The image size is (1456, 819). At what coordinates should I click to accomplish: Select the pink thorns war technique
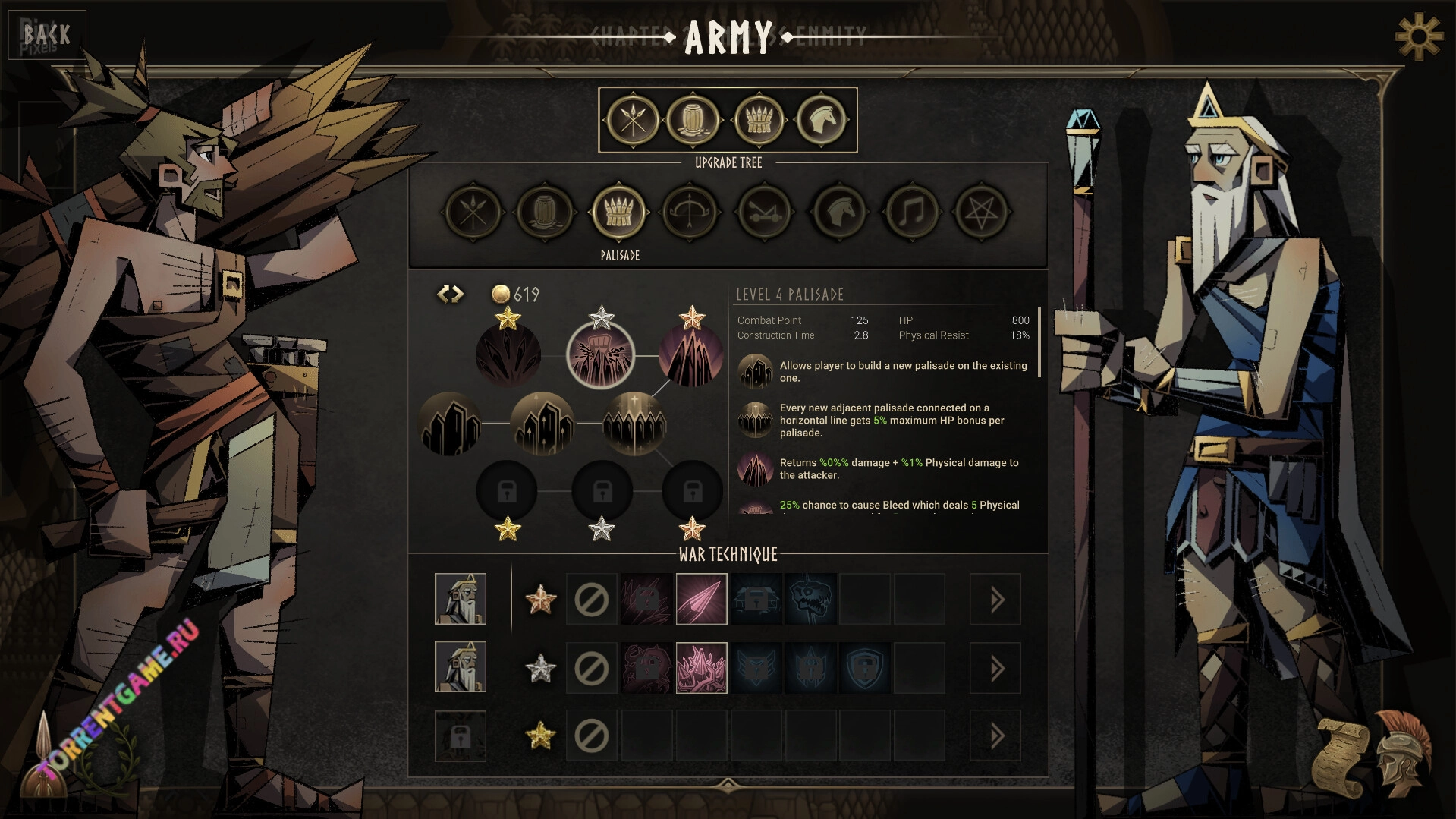[701, 669]
